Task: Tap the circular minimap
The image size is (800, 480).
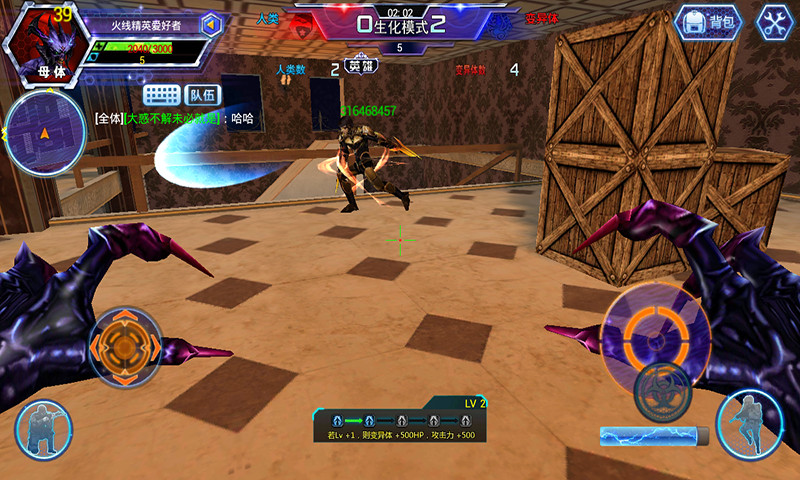Action: (x=42, y=133)
